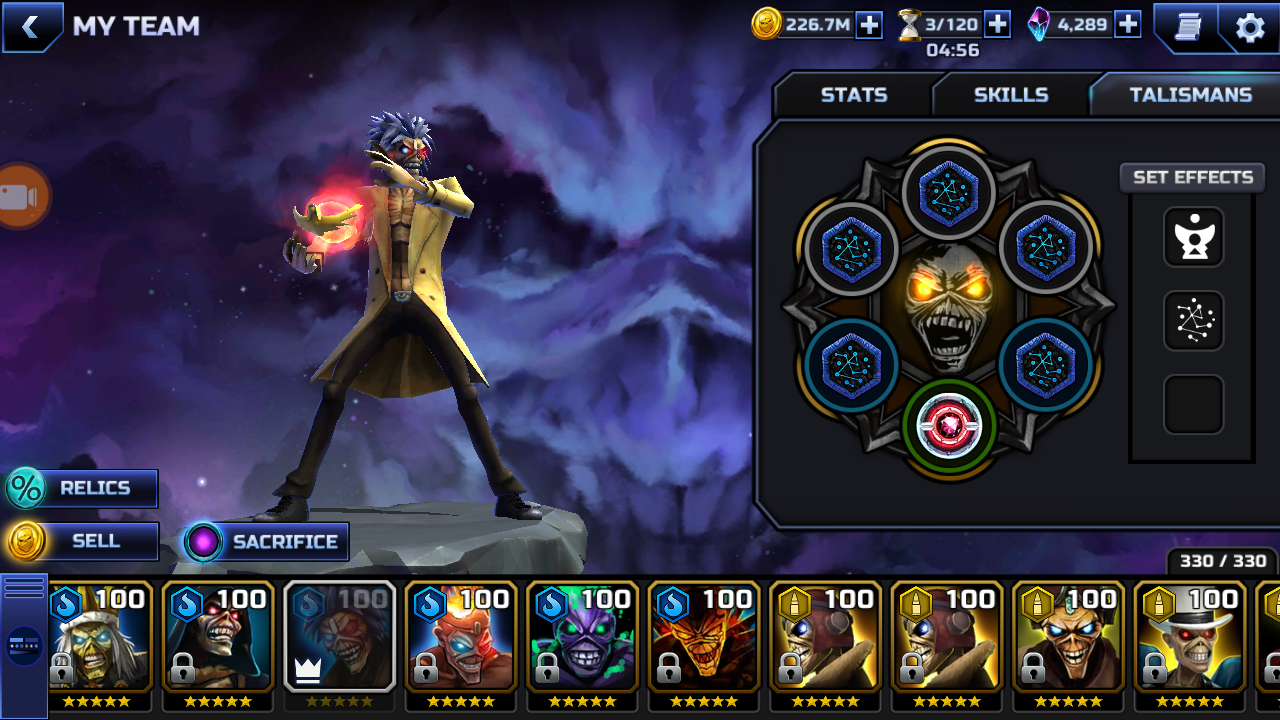This screenshot has height=720, width=1280.
Task: Go back using the arrow button
Action: (30, 27)
